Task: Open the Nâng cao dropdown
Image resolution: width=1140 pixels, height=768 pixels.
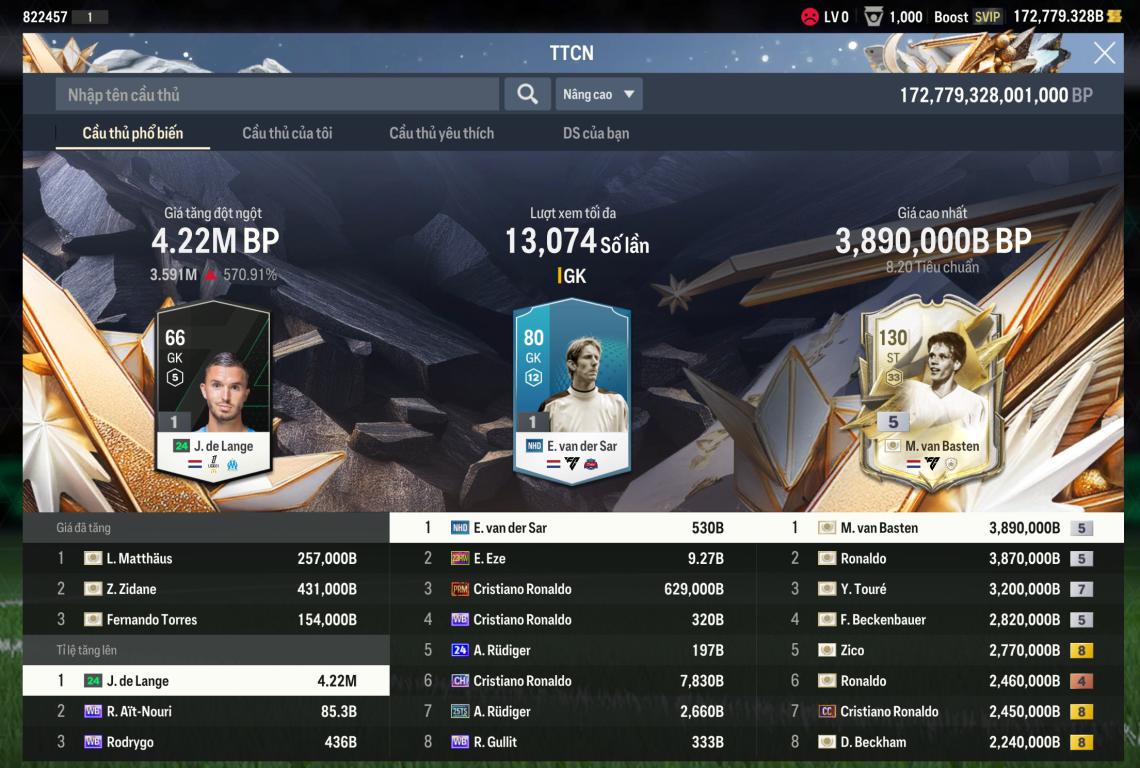Action: pyautogui.click(x=598, y=95)
